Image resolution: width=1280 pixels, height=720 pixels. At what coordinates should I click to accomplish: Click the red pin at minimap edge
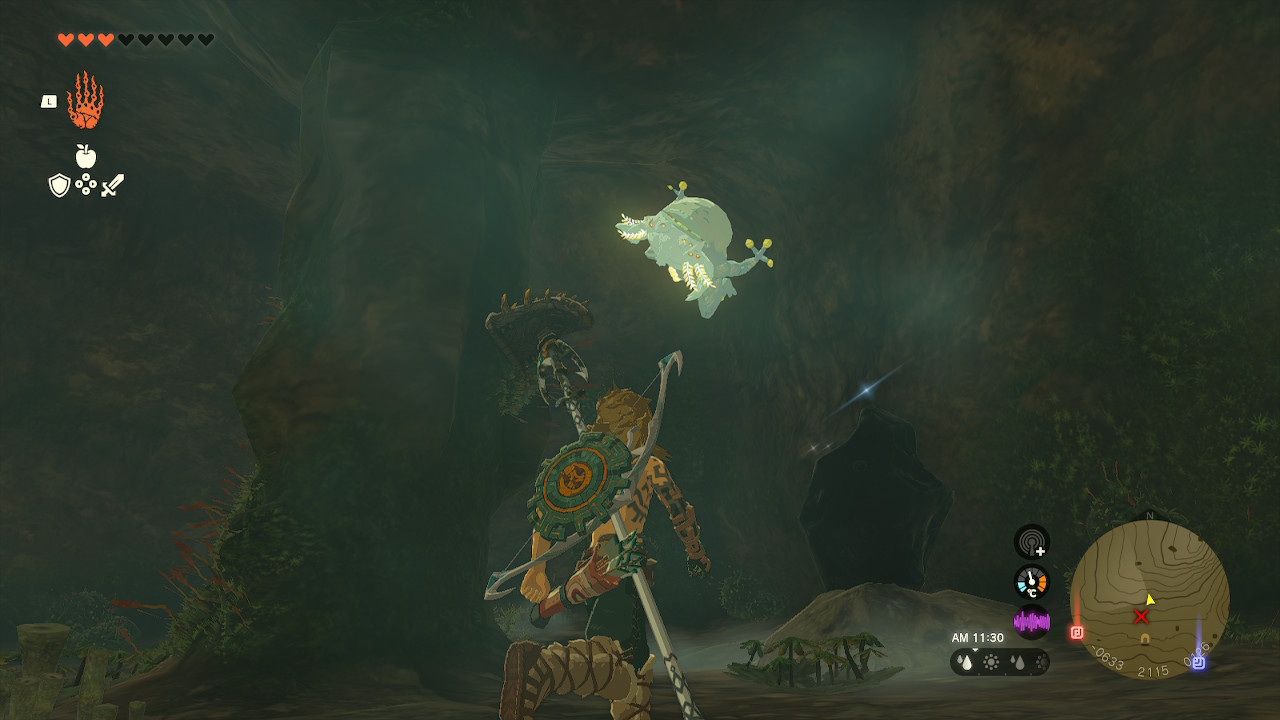point(1077,632)
